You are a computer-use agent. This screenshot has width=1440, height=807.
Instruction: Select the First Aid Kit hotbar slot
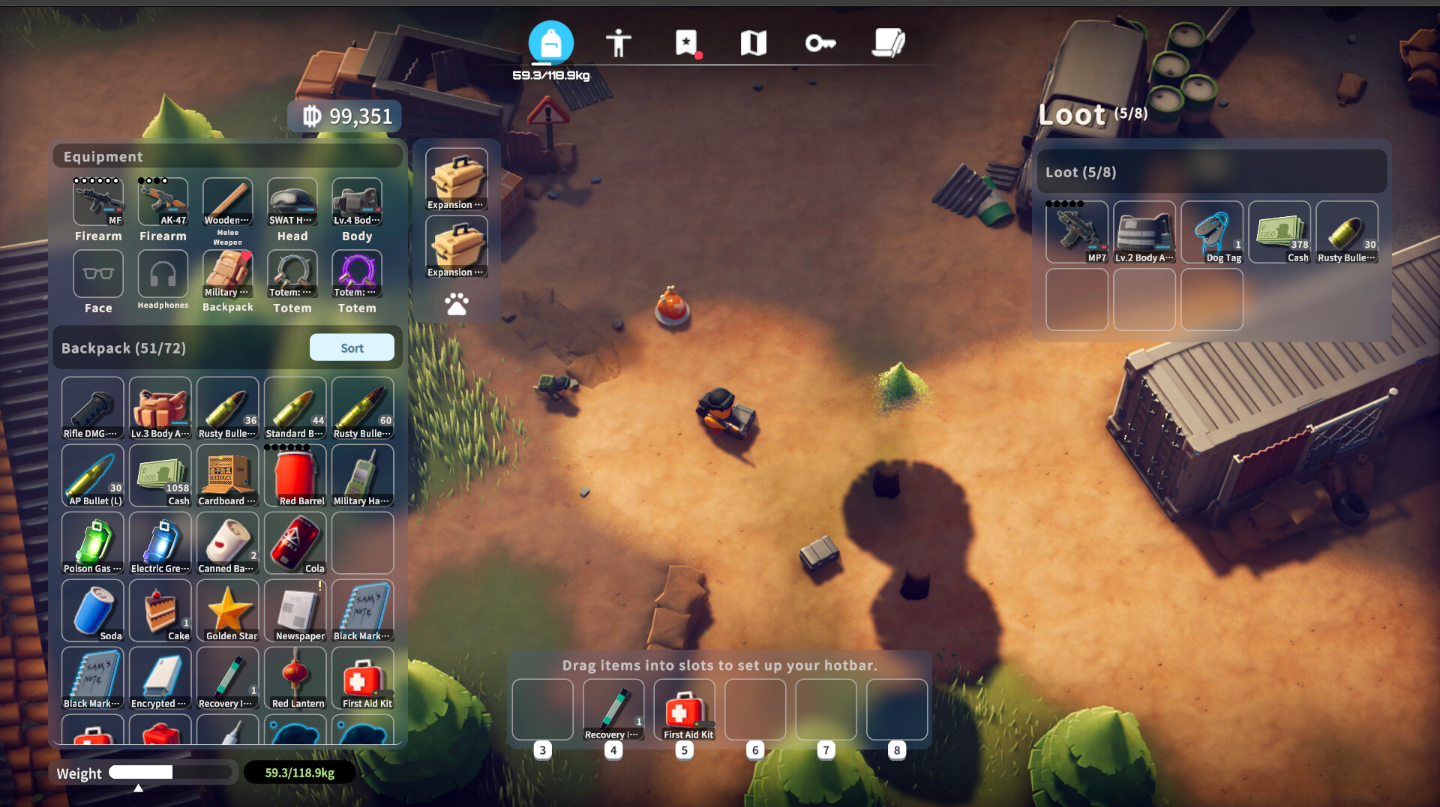(x=685, y=711)
